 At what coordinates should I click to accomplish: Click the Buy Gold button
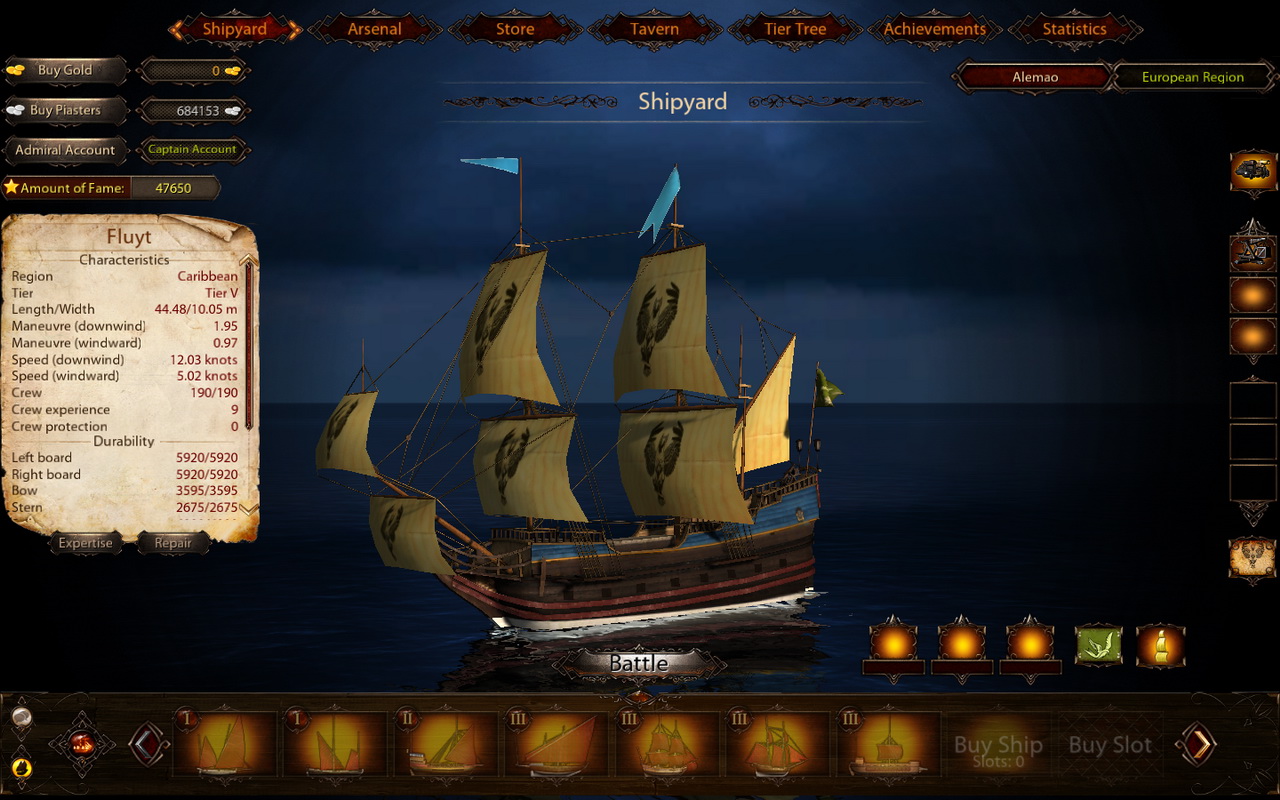pyautogui.click(x=65, y=70)
